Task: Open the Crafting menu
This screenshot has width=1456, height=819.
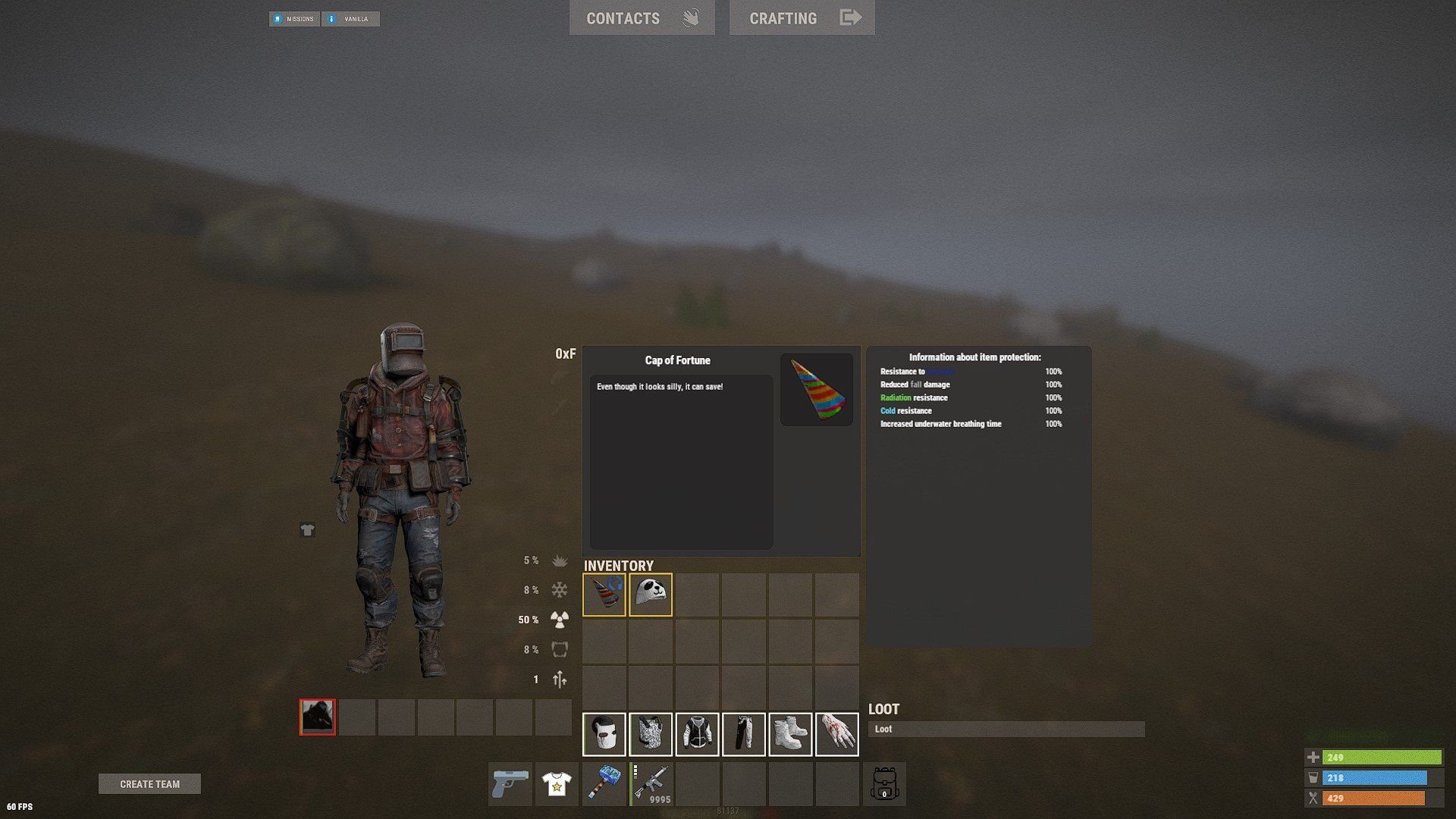Action: (x=802, y=18)
